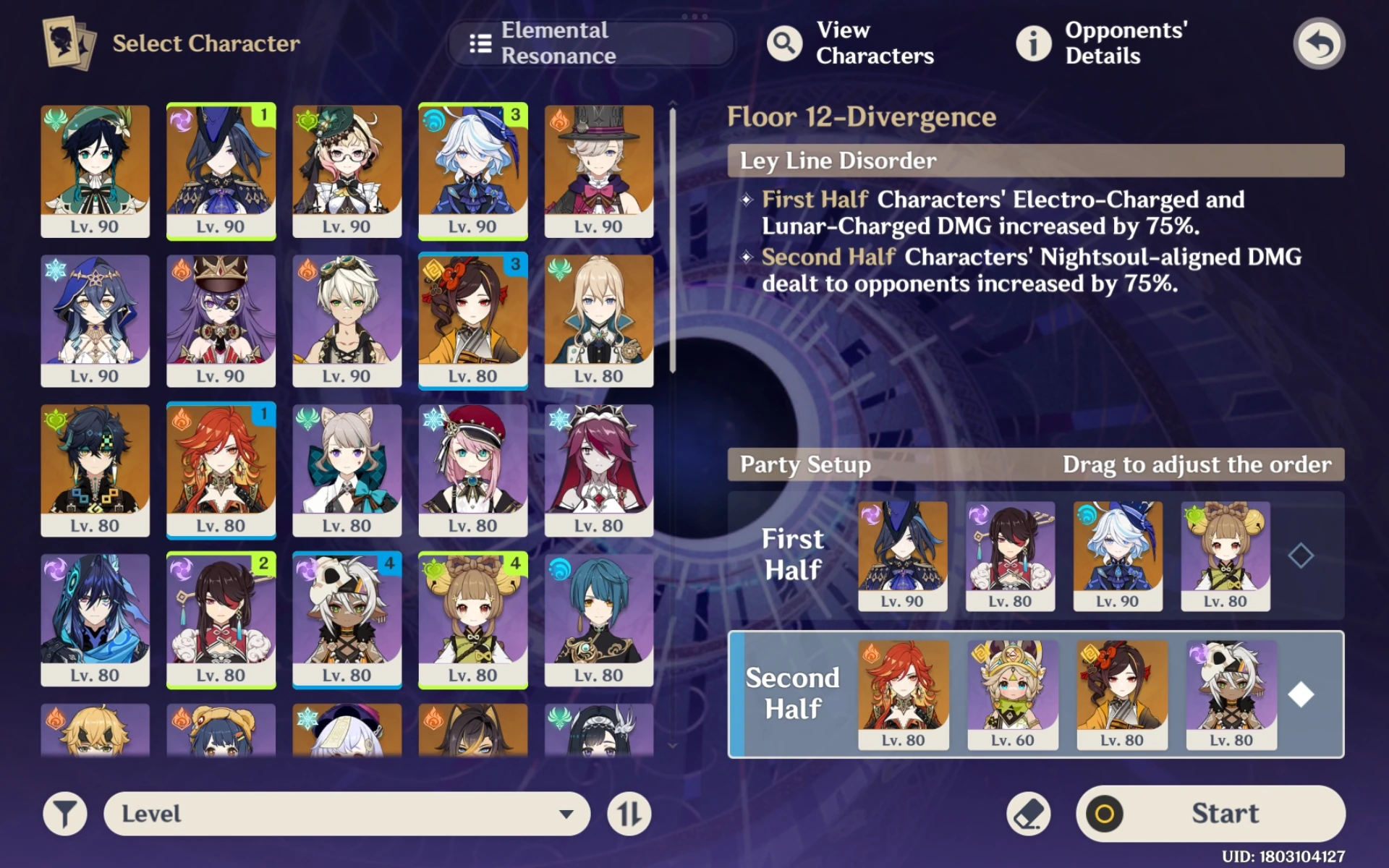This screenshot has width=1389, height=868.
Task: Click Clorinde in the First Half party
Action: (x=903, y=553)
